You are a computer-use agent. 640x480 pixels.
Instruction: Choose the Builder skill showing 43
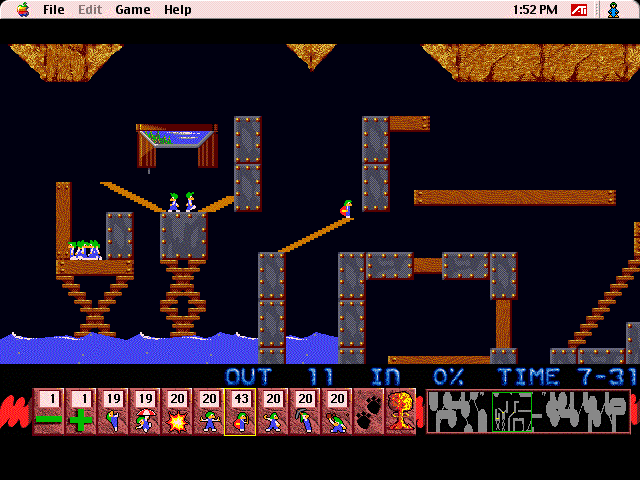pyautogui.click(x=240, y=411)
